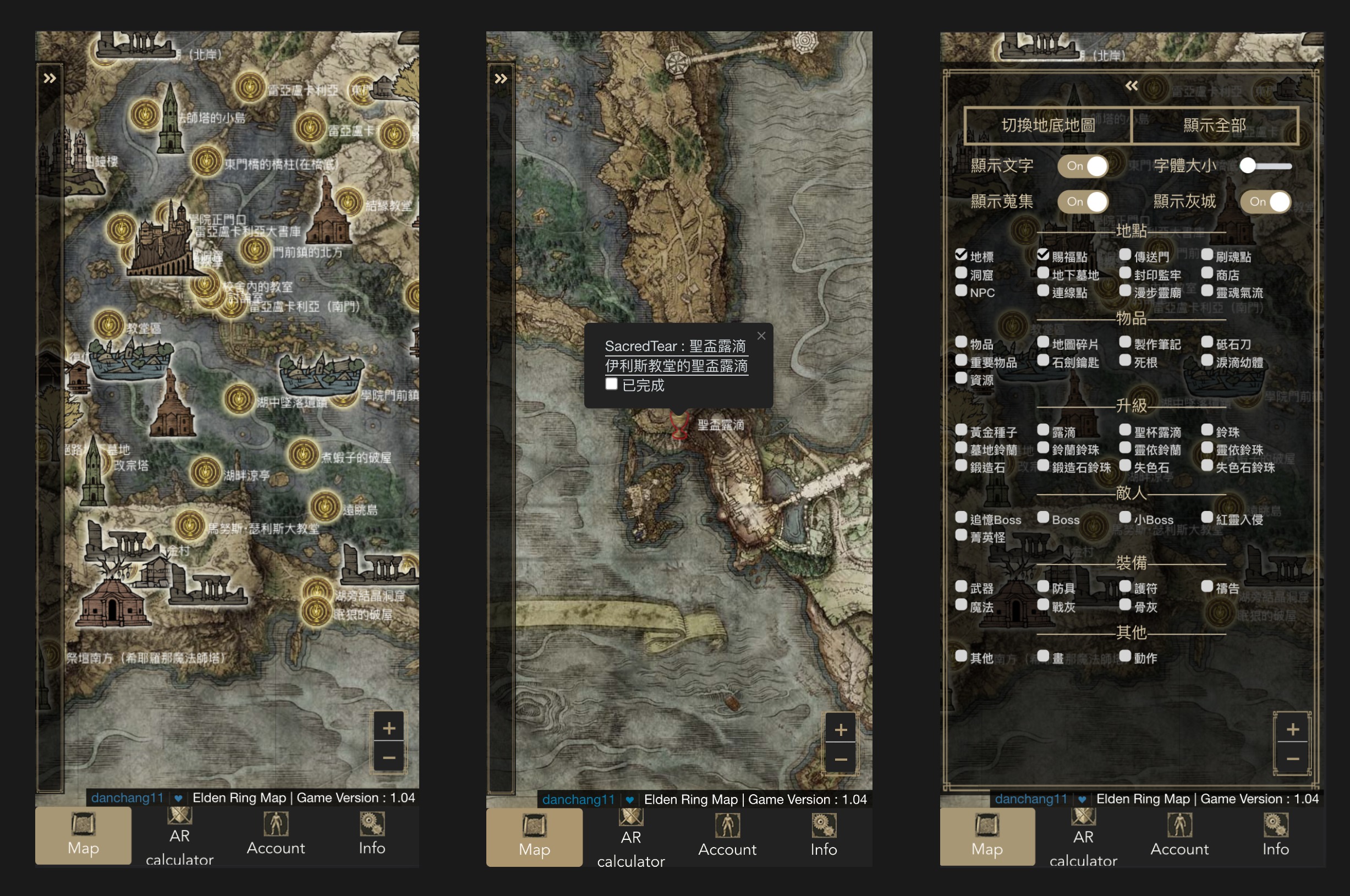Turn off the 顯示文字 toggle
Viewport: 1350px width, 896px height.
pyautogui.click(x=1083, y=166)
